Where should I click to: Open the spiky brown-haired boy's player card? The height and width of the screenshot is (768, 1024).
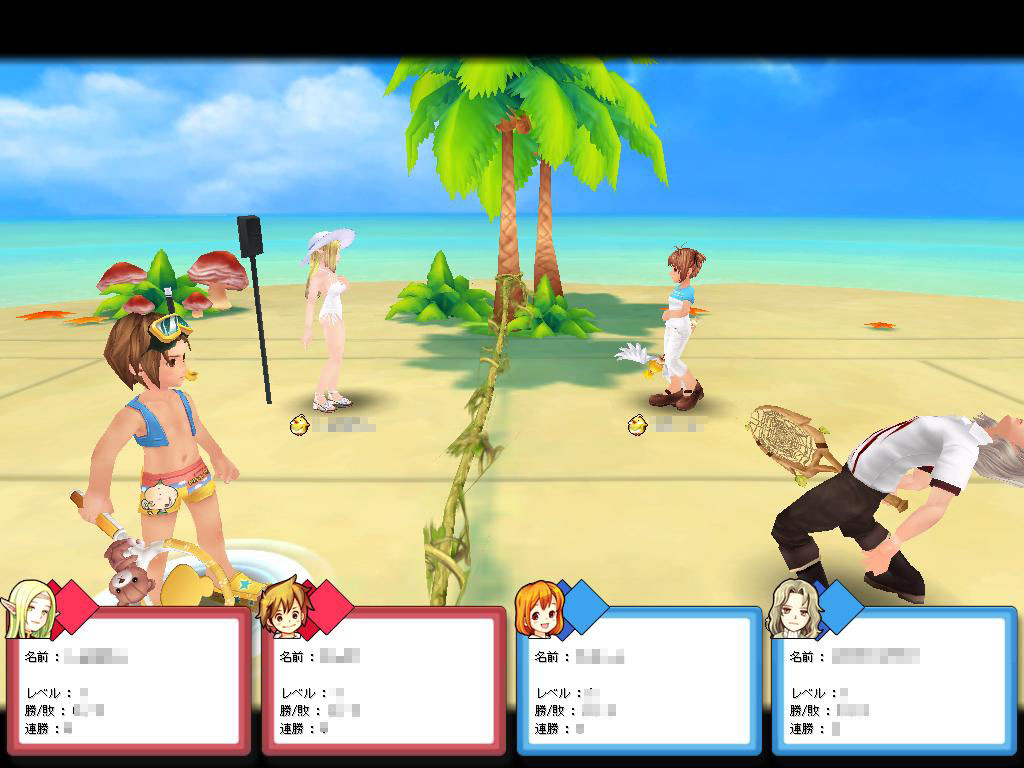(x=384, y=680)
